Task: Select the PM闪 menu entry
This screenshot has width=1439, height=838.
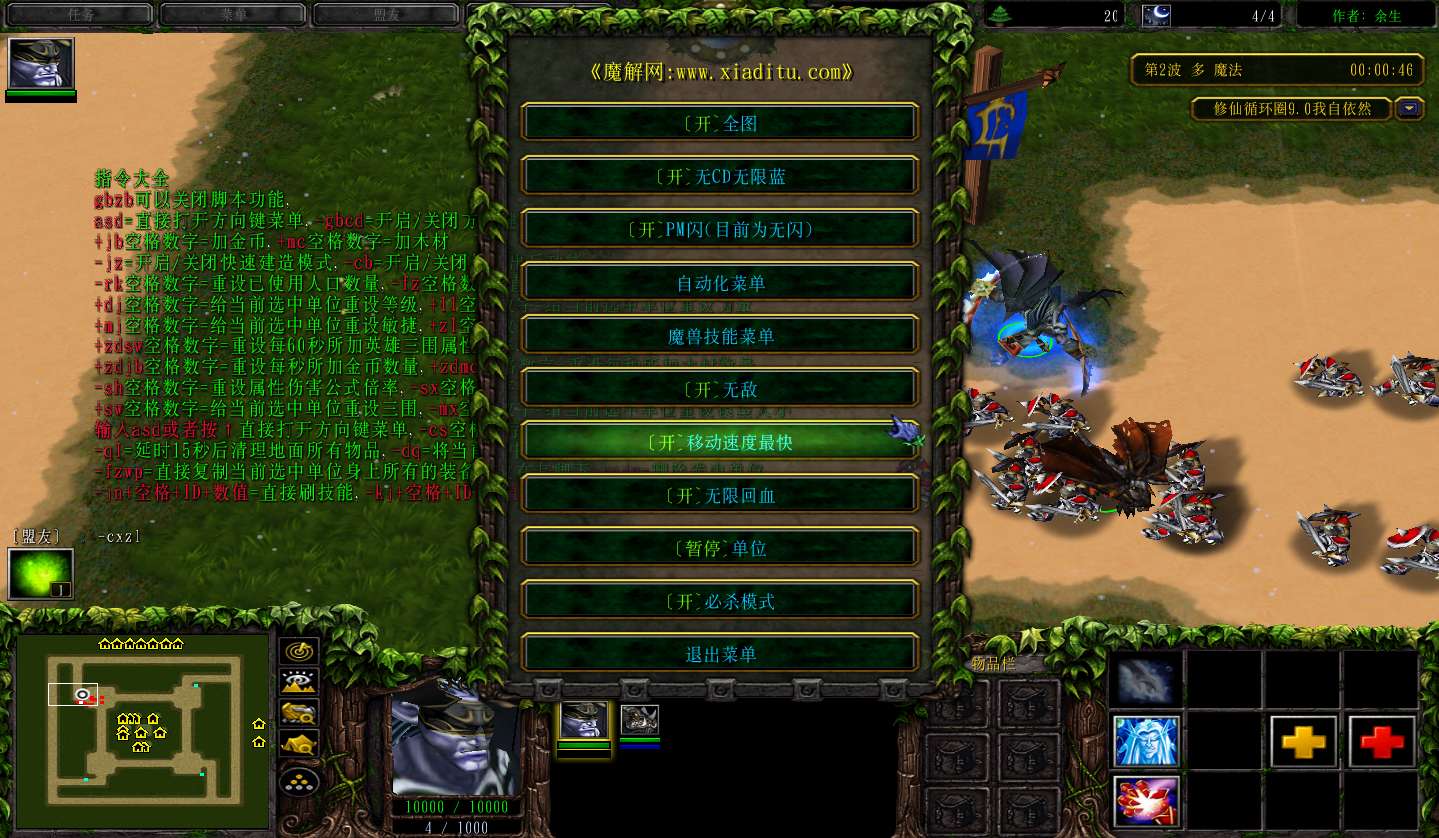Action: pyautogui.click(x=719, y=229)
